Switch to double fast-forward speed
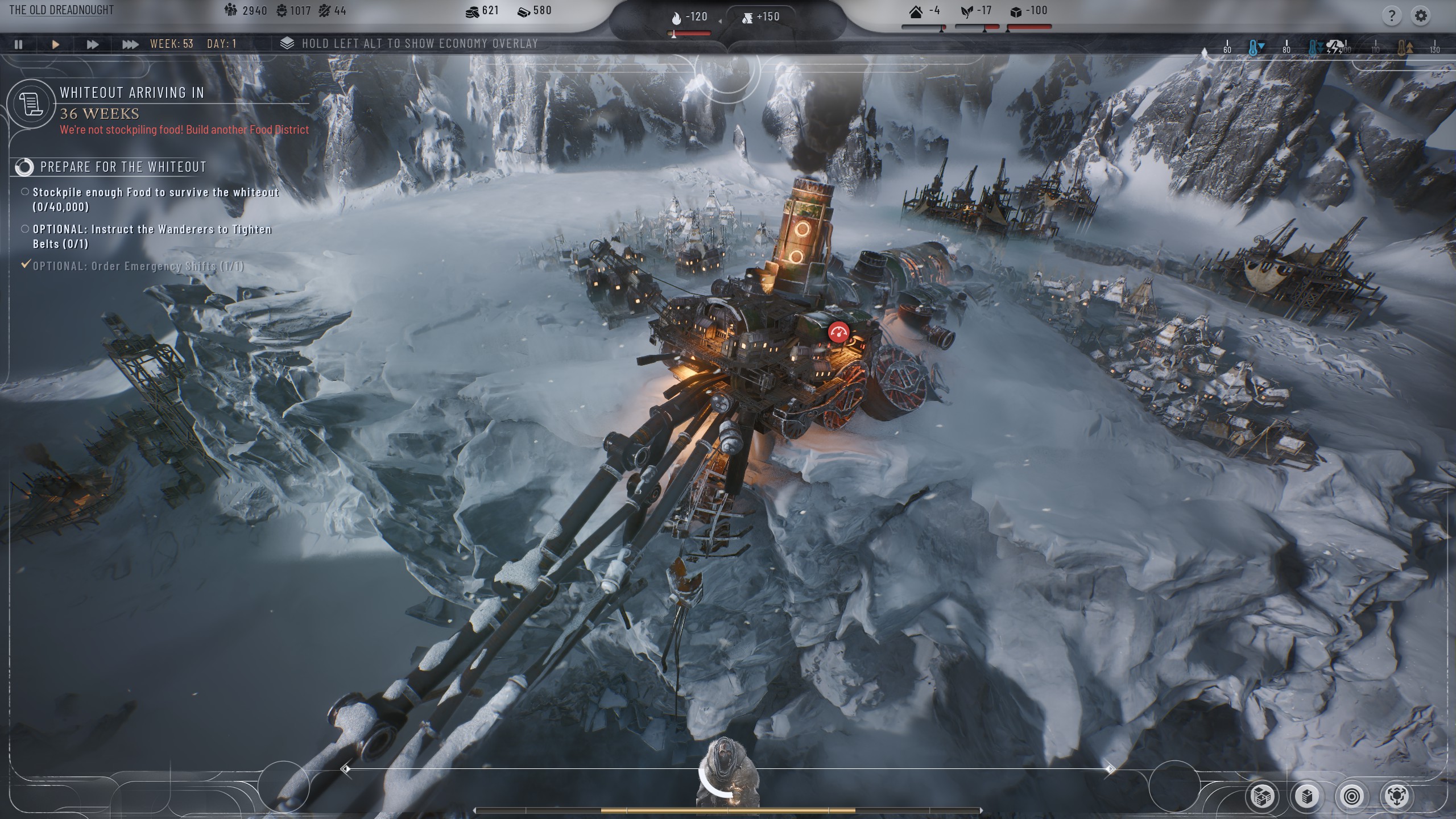The height and width of the screenshot is (819, 1456). coord(92,44)
